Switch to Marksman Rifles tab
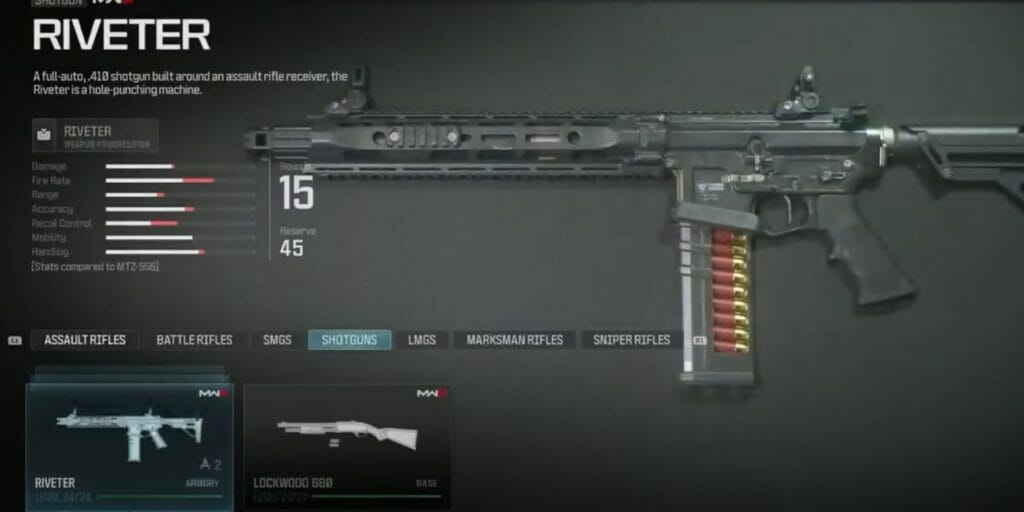 [514, 340]
